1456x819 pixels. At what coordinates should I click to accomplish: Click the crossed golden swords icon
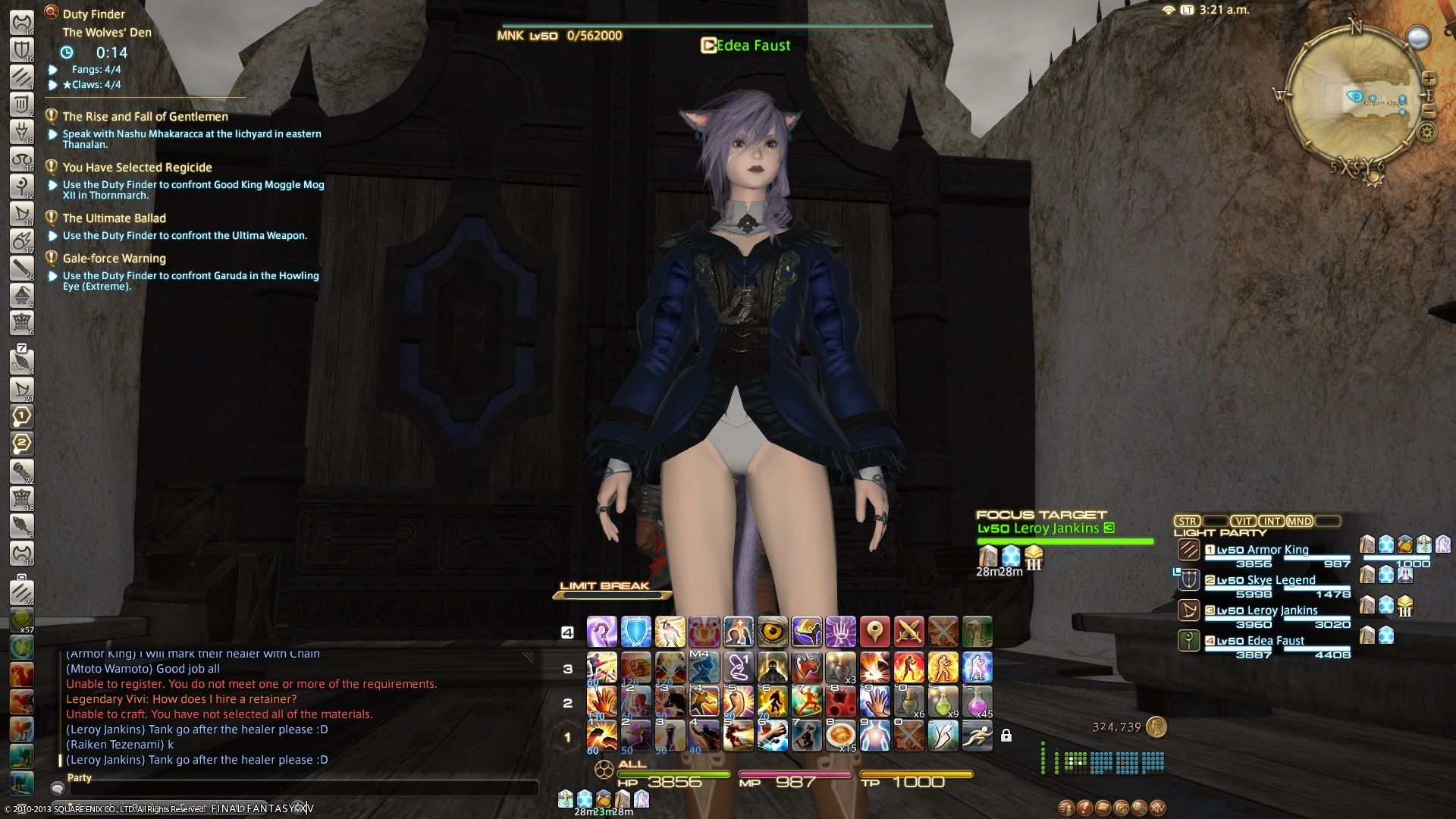[x=908, y=632]
